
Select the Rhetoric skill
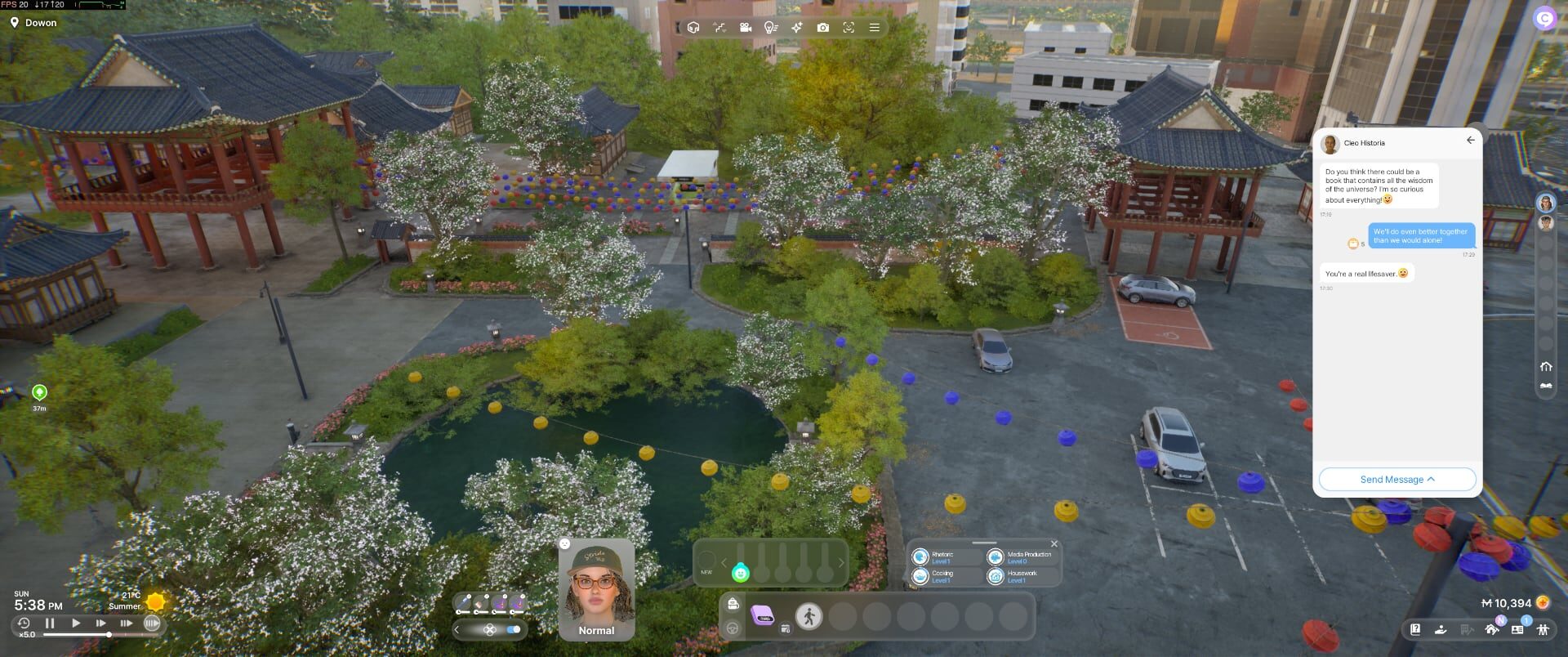[x=941, y=557]
